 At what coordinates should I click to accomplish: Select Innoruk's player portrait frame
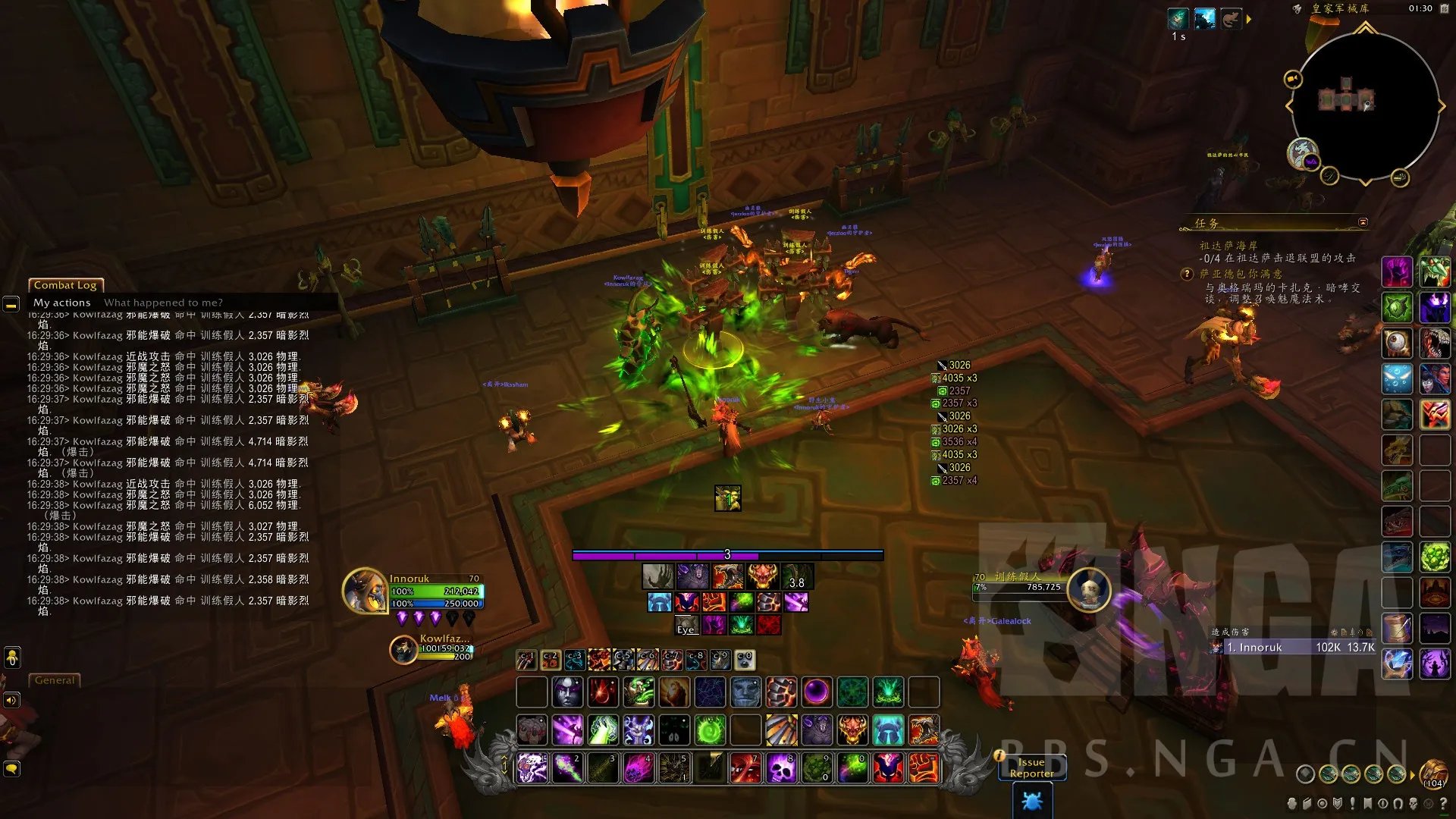coord(366,591)
